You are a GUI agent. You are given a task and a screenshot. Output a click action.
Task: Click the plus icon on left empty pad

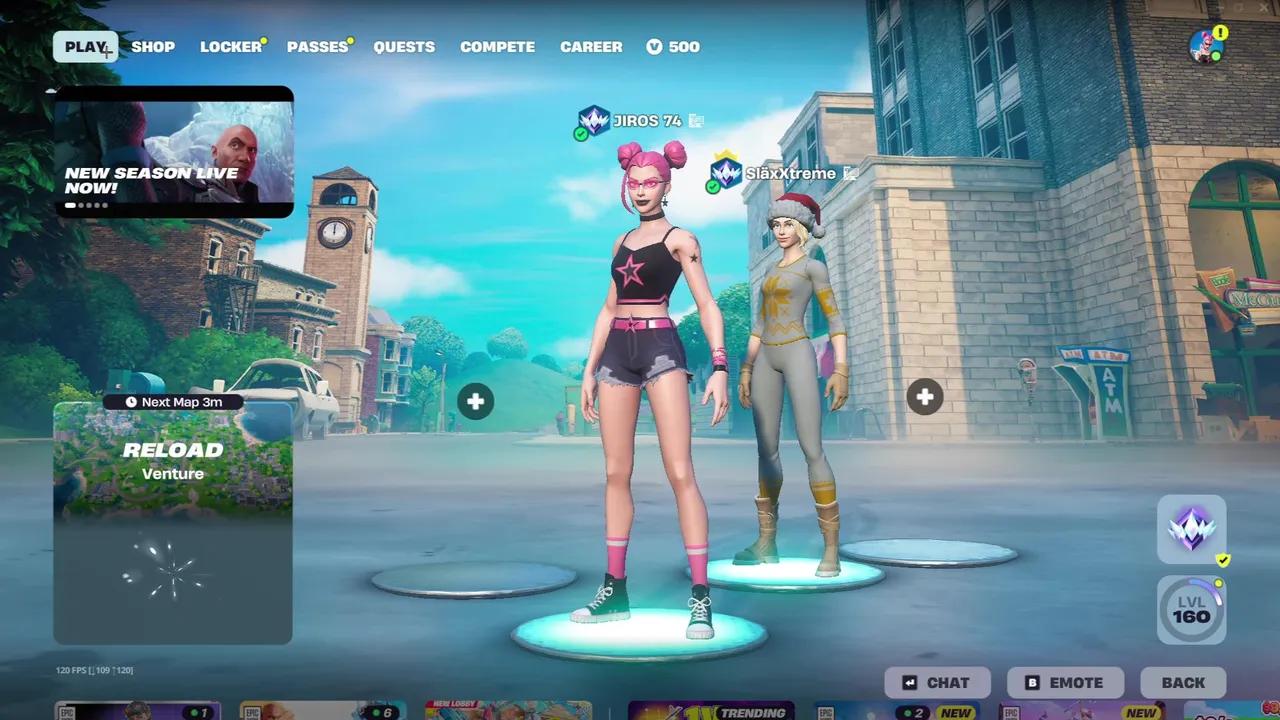coord(475,400)
